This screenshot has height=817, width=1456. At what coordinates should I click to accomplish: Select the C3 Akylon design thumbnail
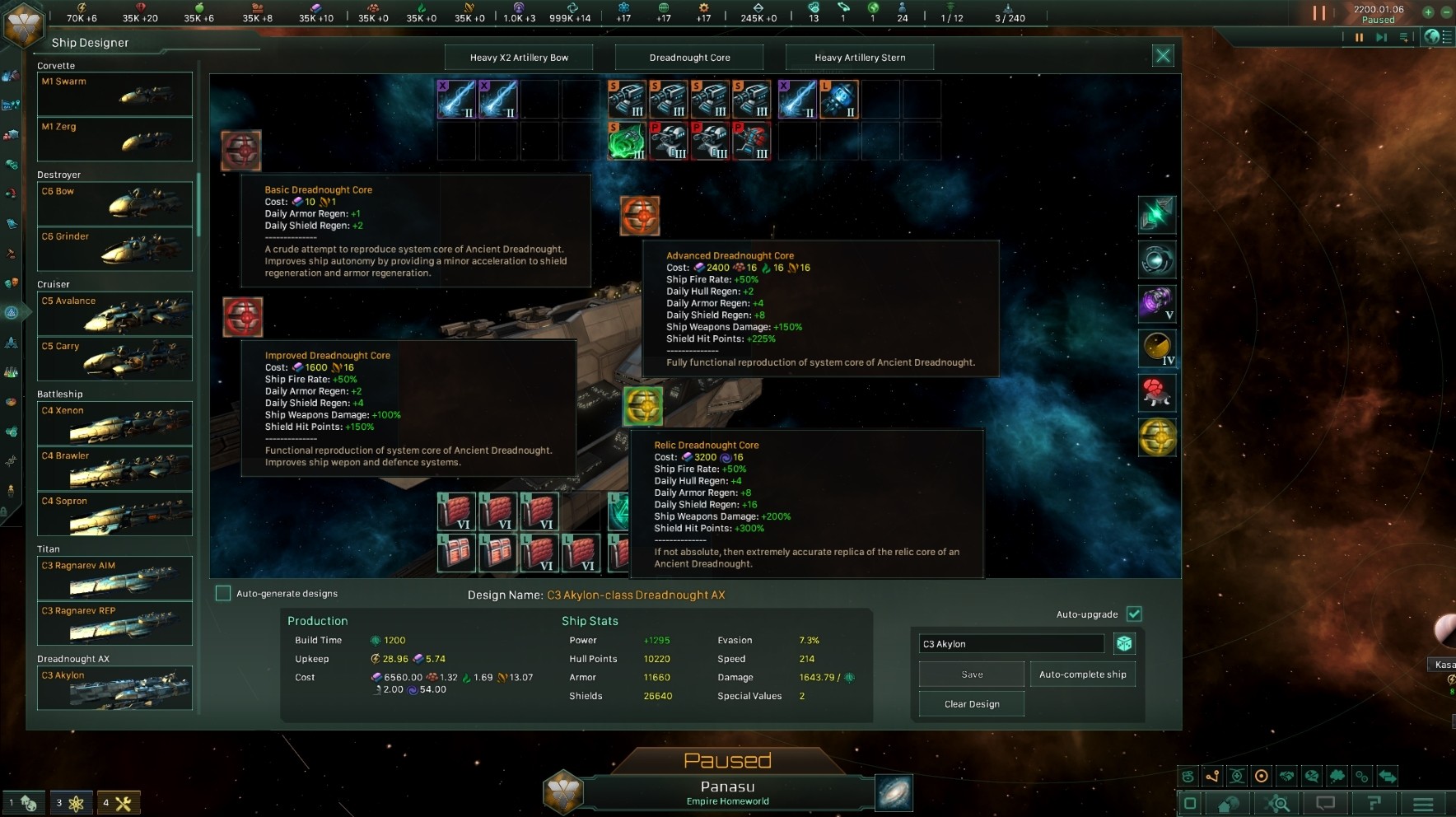[x=114, y=689]
